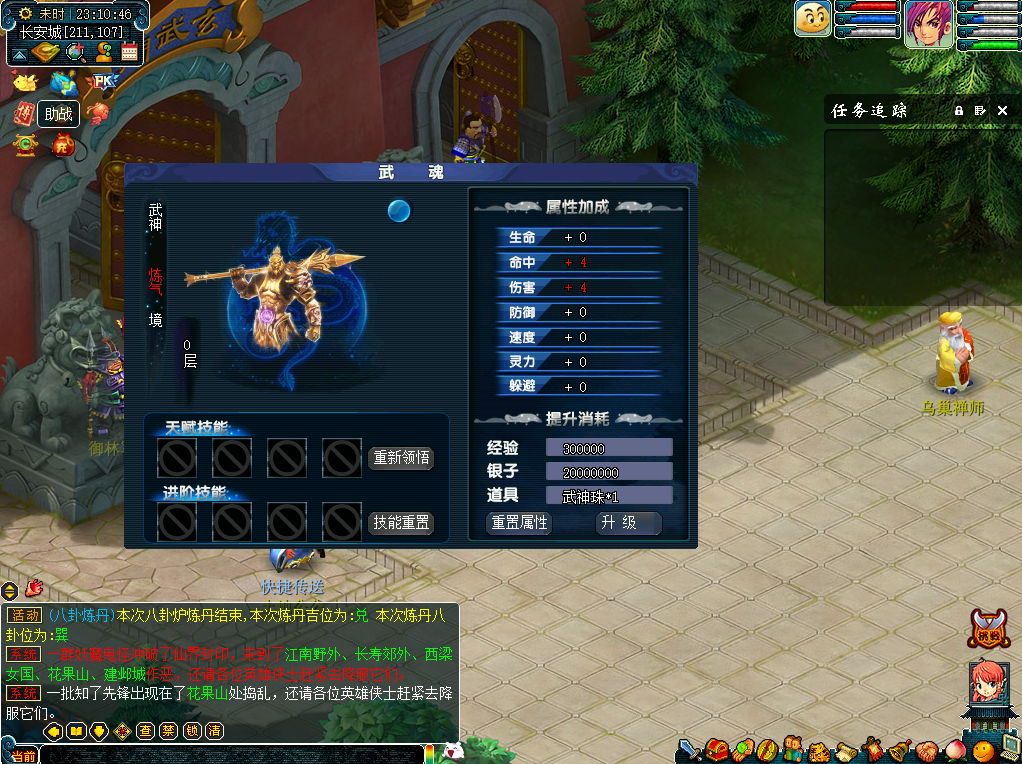Click the 挑战 challenge badge
The image size is (1022, 764).
tap(988, 628)
